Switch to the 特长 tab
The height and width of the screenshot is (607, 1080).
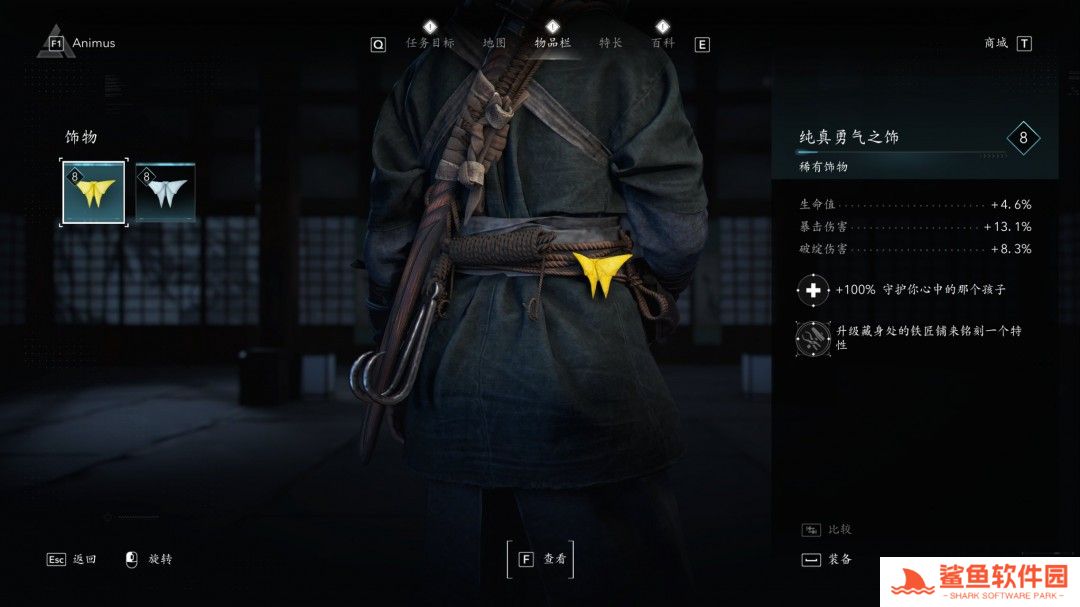point(610,43)
